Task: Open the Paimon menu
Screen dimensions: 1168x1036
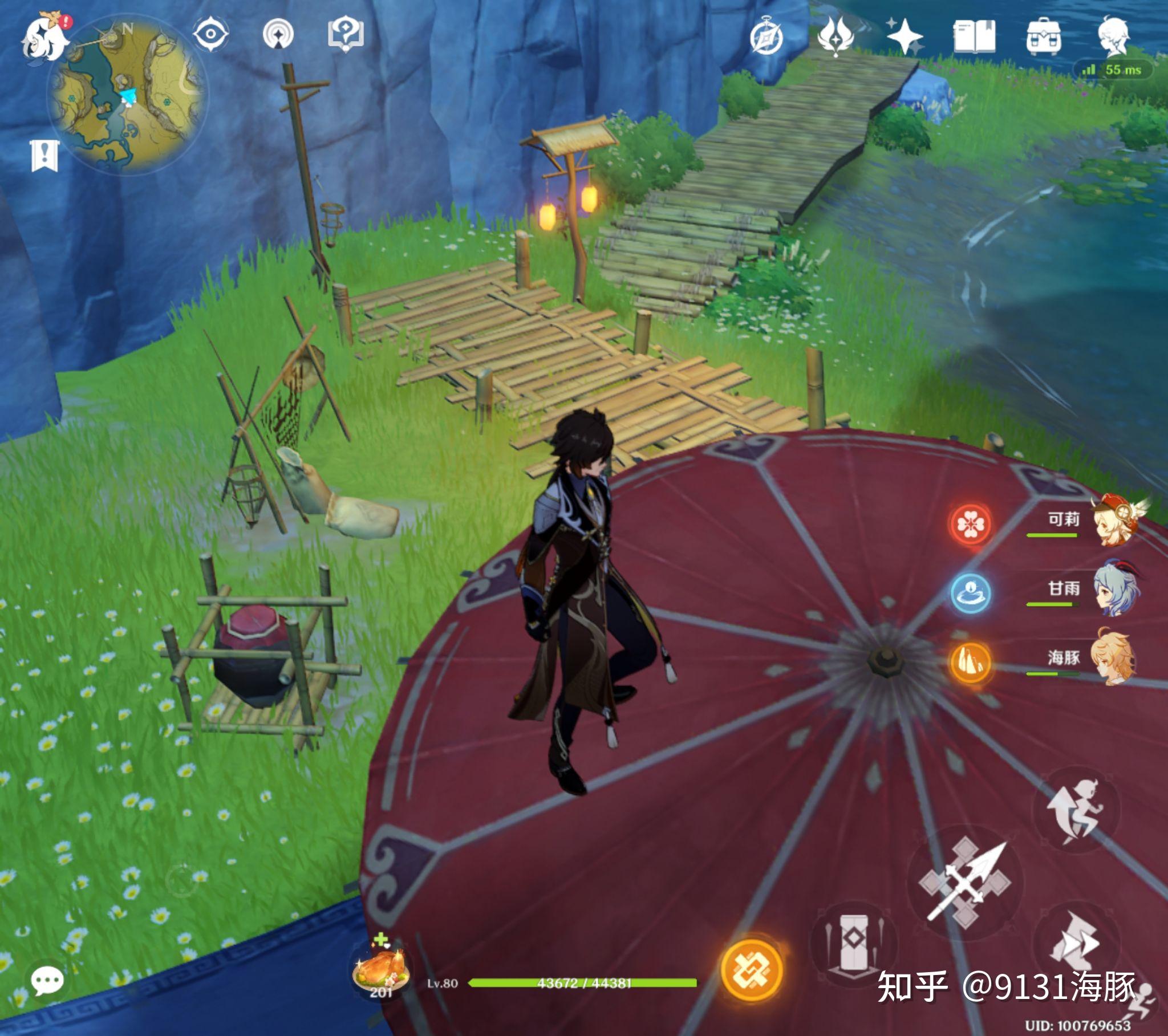Action: pos(44,39)
